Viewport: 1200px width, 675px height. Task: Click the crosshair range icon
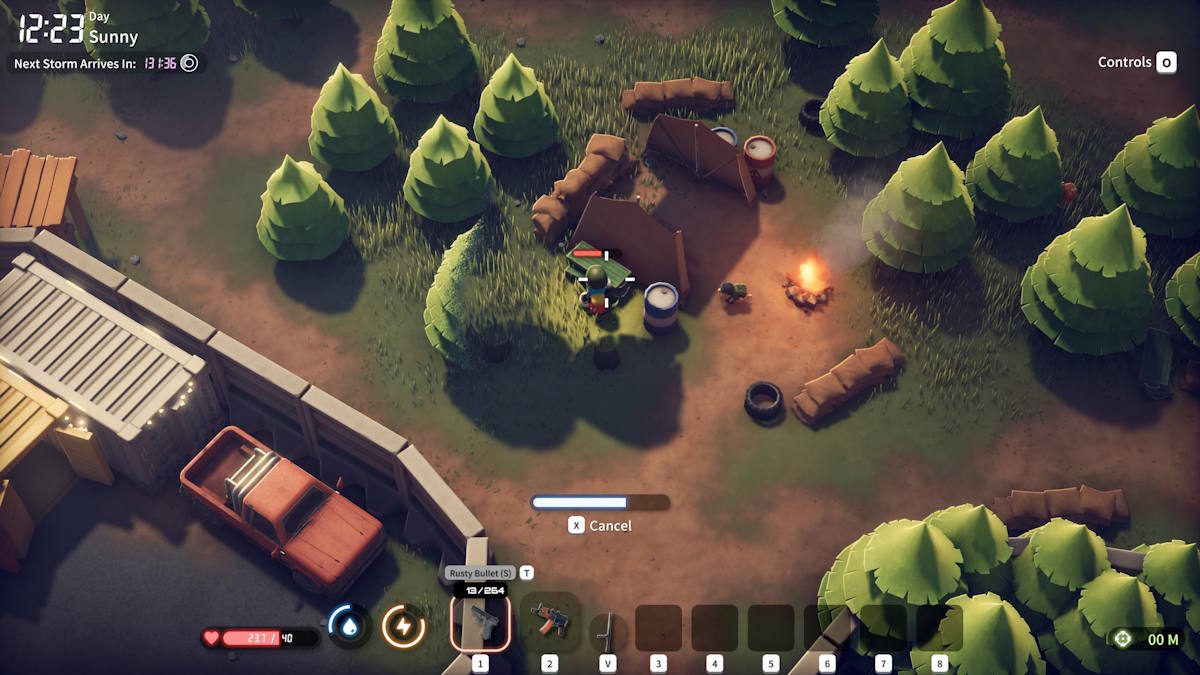[1123, 639]
